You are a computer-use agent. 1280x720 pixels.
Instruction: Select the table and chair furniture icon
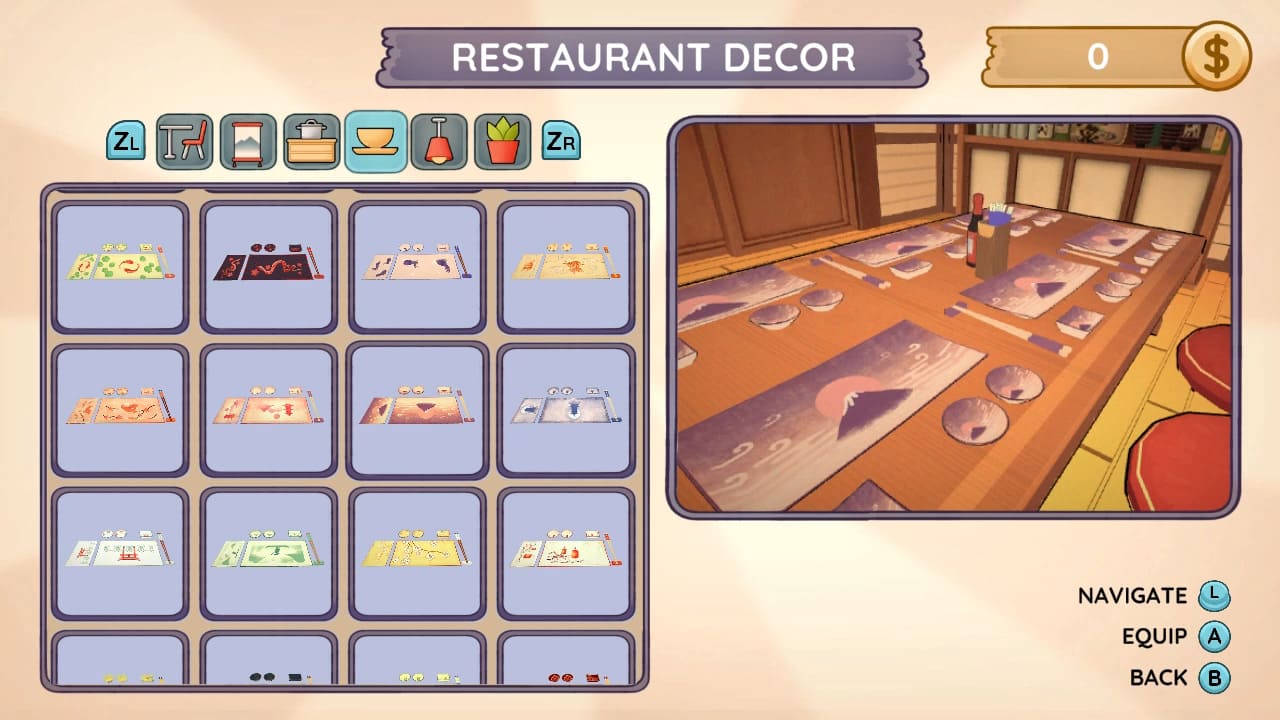(186, 141)
